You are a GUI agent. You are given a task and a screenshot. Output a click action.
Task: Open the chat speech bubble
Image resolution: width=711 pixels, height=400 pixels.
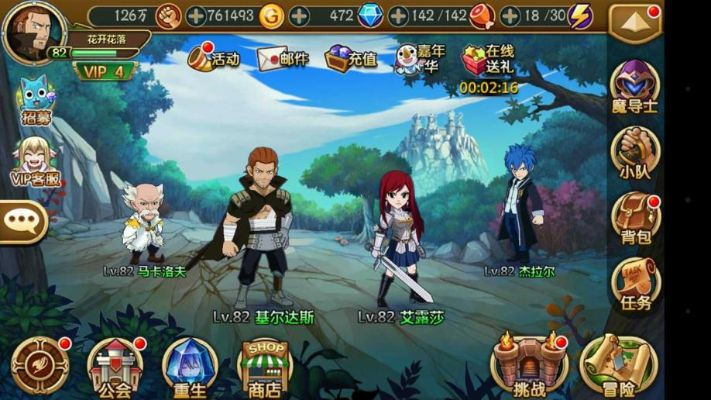pyautogui.click(x=22, y=221)
